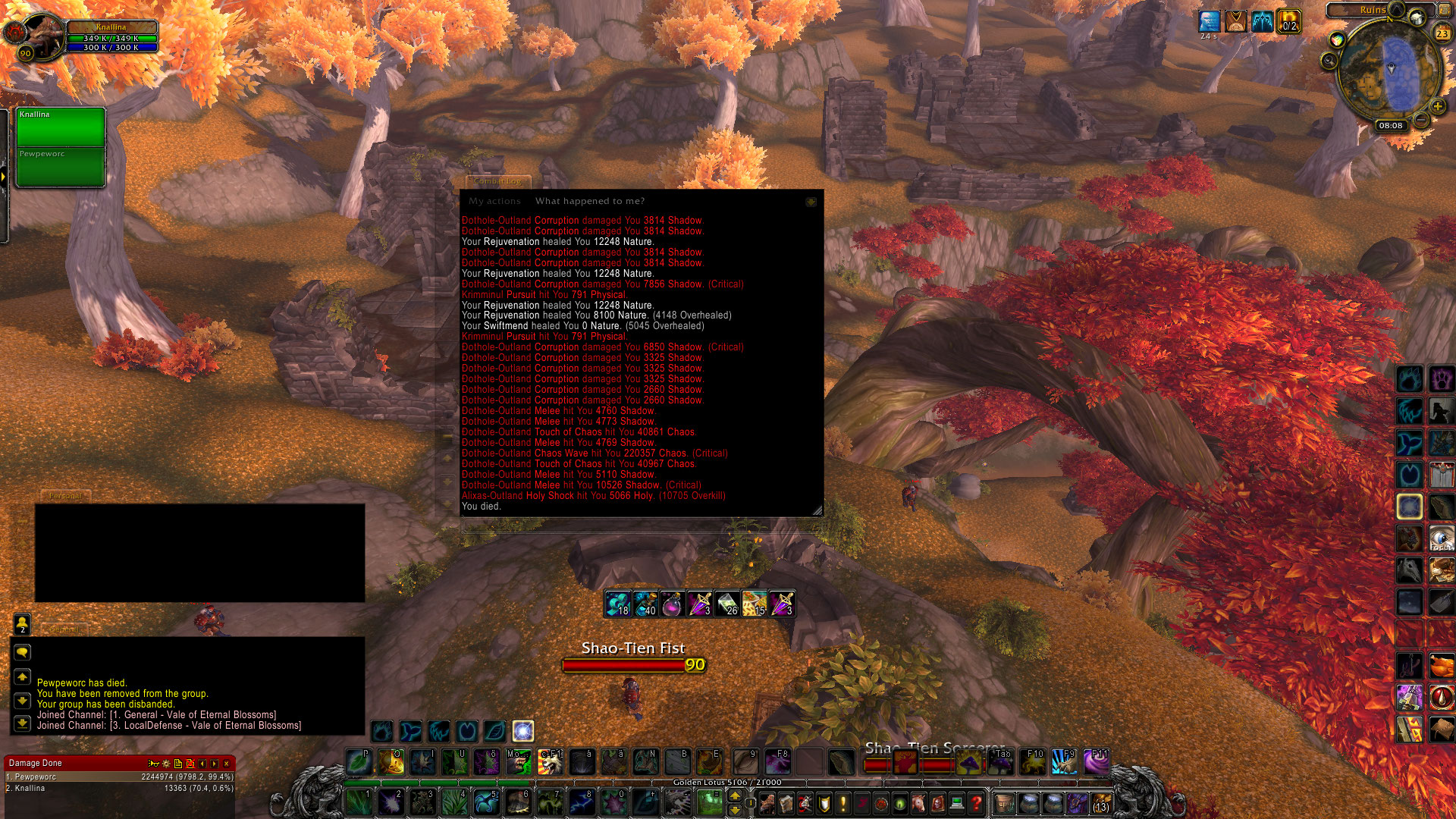Open the red question mark help button
The width and height of the screenshot is (1456, 819).
click(x=977, y=802)
